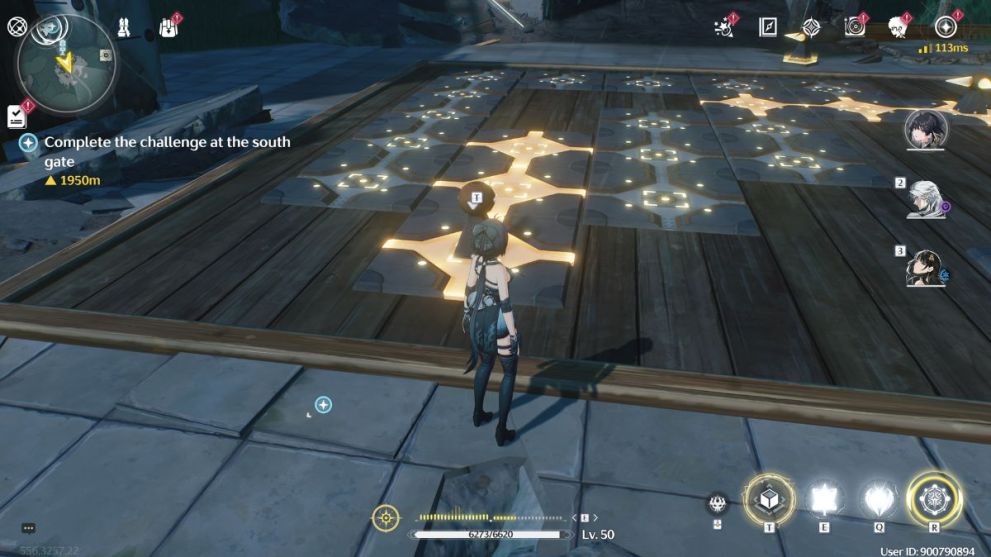Open the guidebook compass icon
Screen dimensions: 991x557
[768, 27]
